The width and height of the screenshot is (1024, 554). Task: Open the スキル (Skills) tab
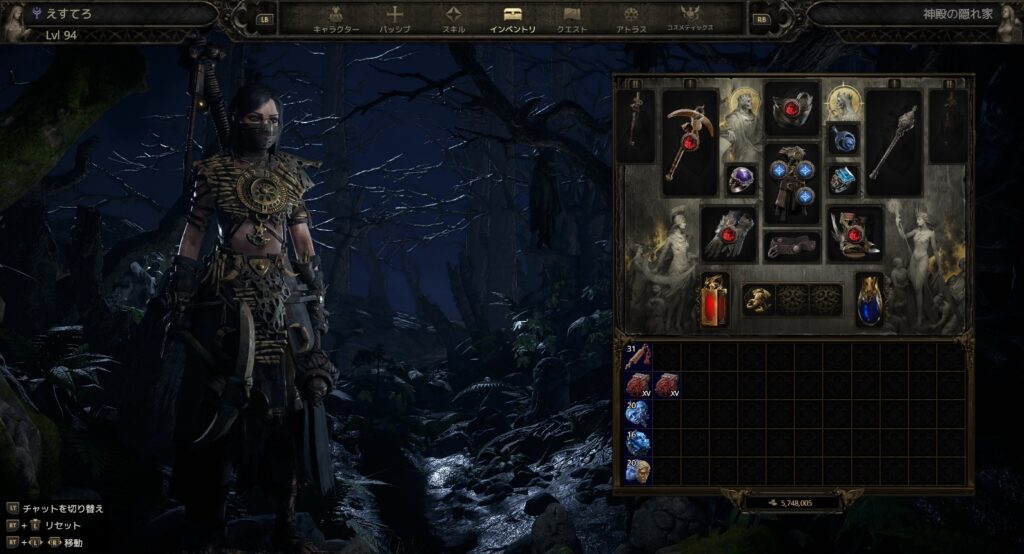pos(454,19)
